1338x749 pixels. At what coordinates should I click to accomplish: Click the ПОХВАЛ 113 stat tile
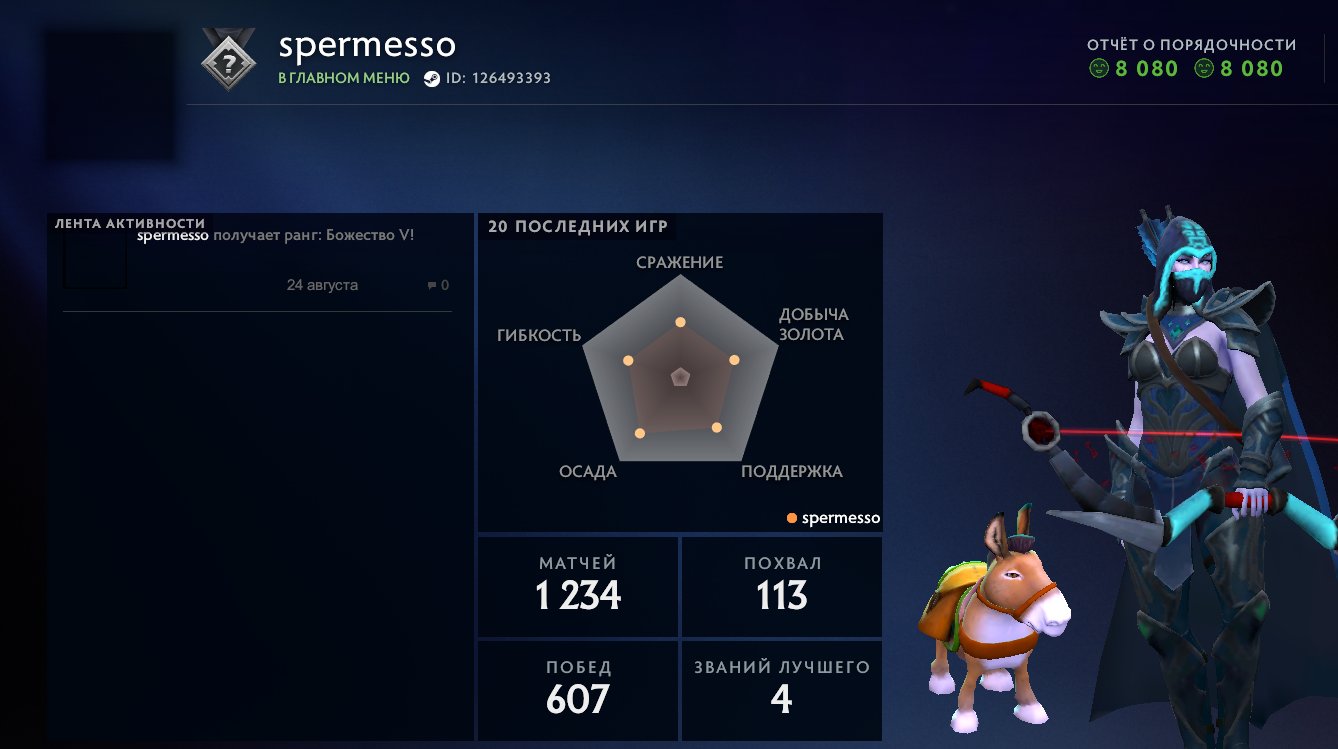(781, 586)
